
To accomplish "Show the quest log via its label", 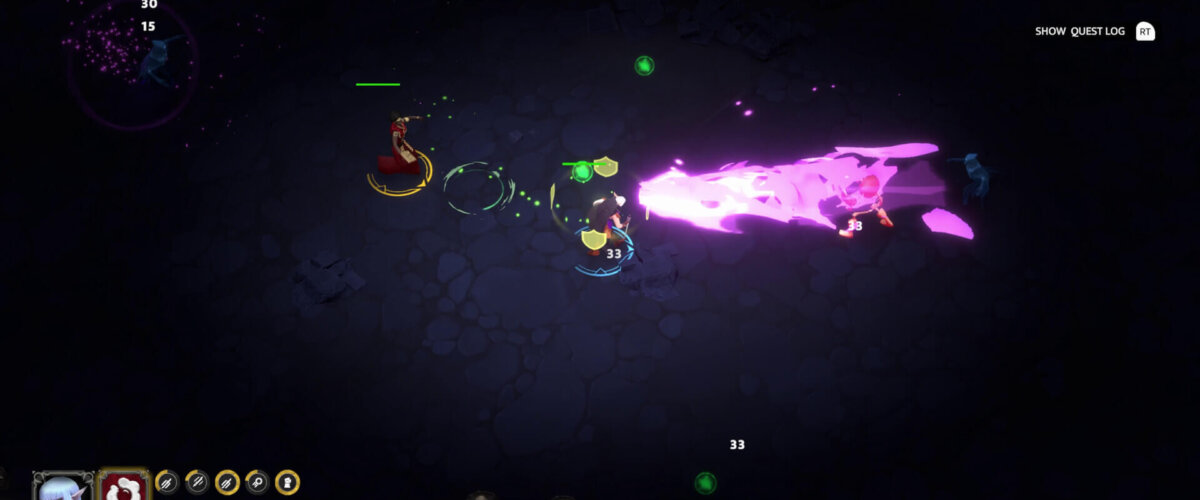I will point(1079,32).
